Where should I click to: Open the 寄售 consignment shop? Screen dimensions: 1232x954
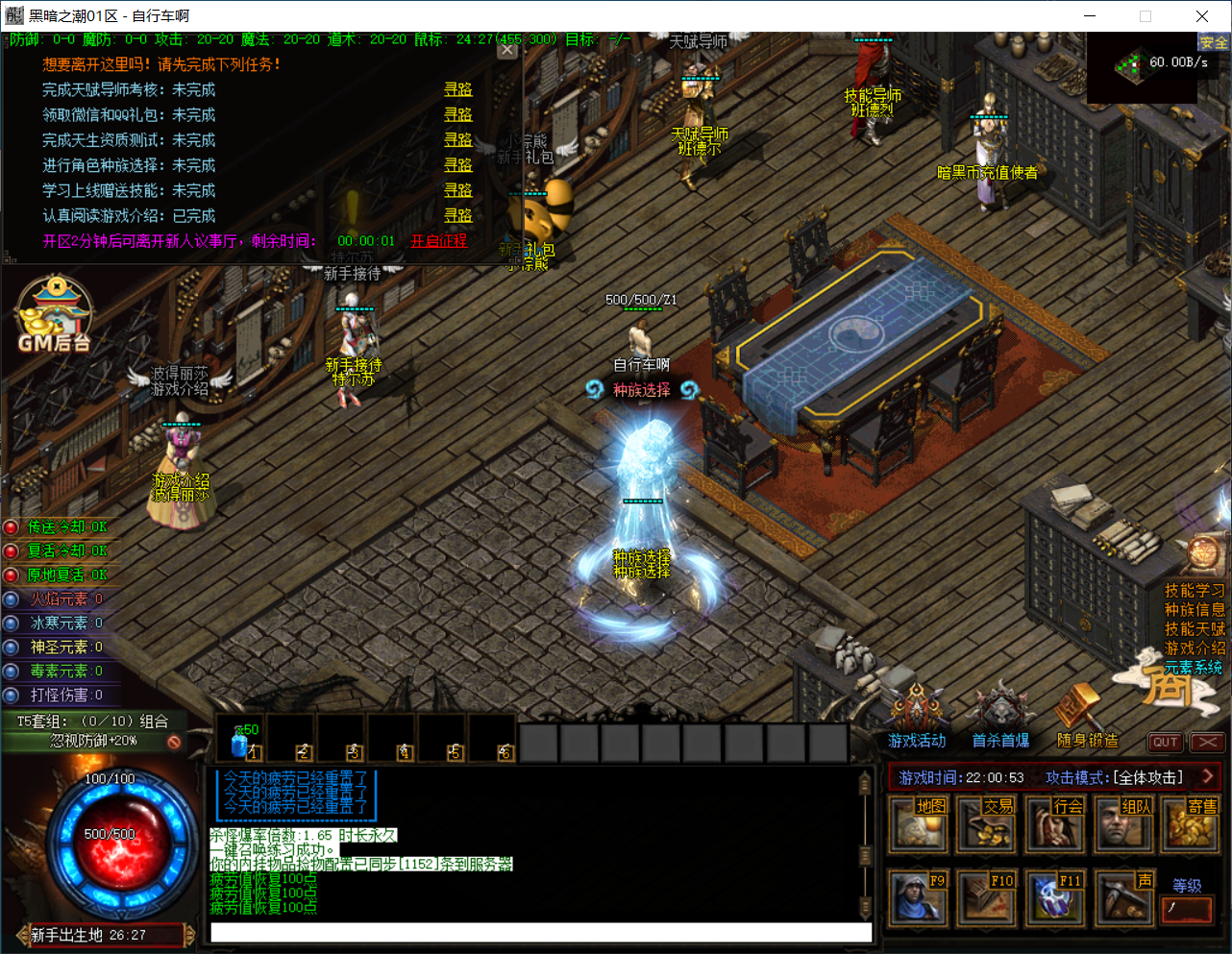coord(1191,824)
